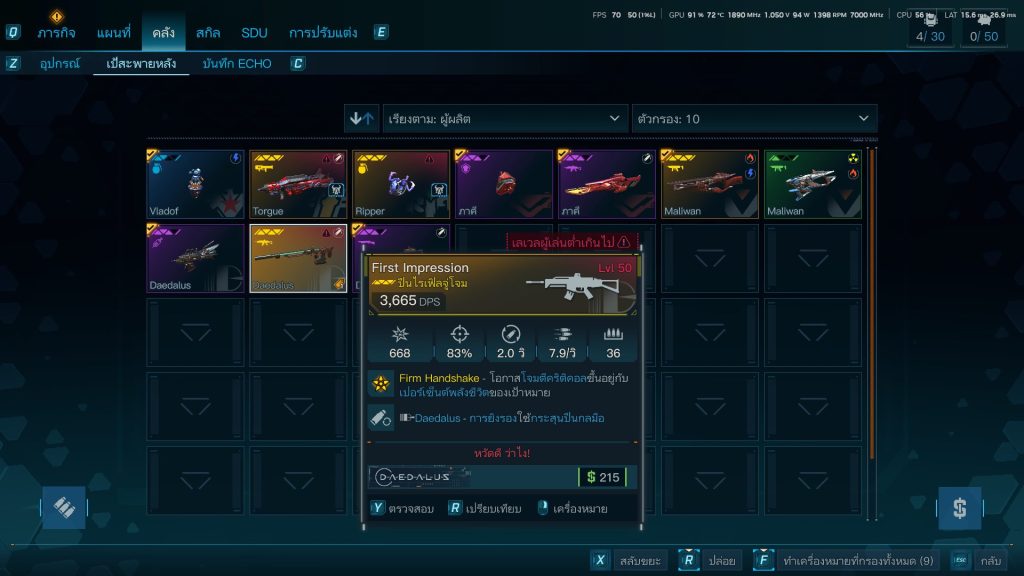The image size is (1024, 576).
Task: Switch to the อุปกรณ์ equipment sub-tab
Action: (59, 64)
